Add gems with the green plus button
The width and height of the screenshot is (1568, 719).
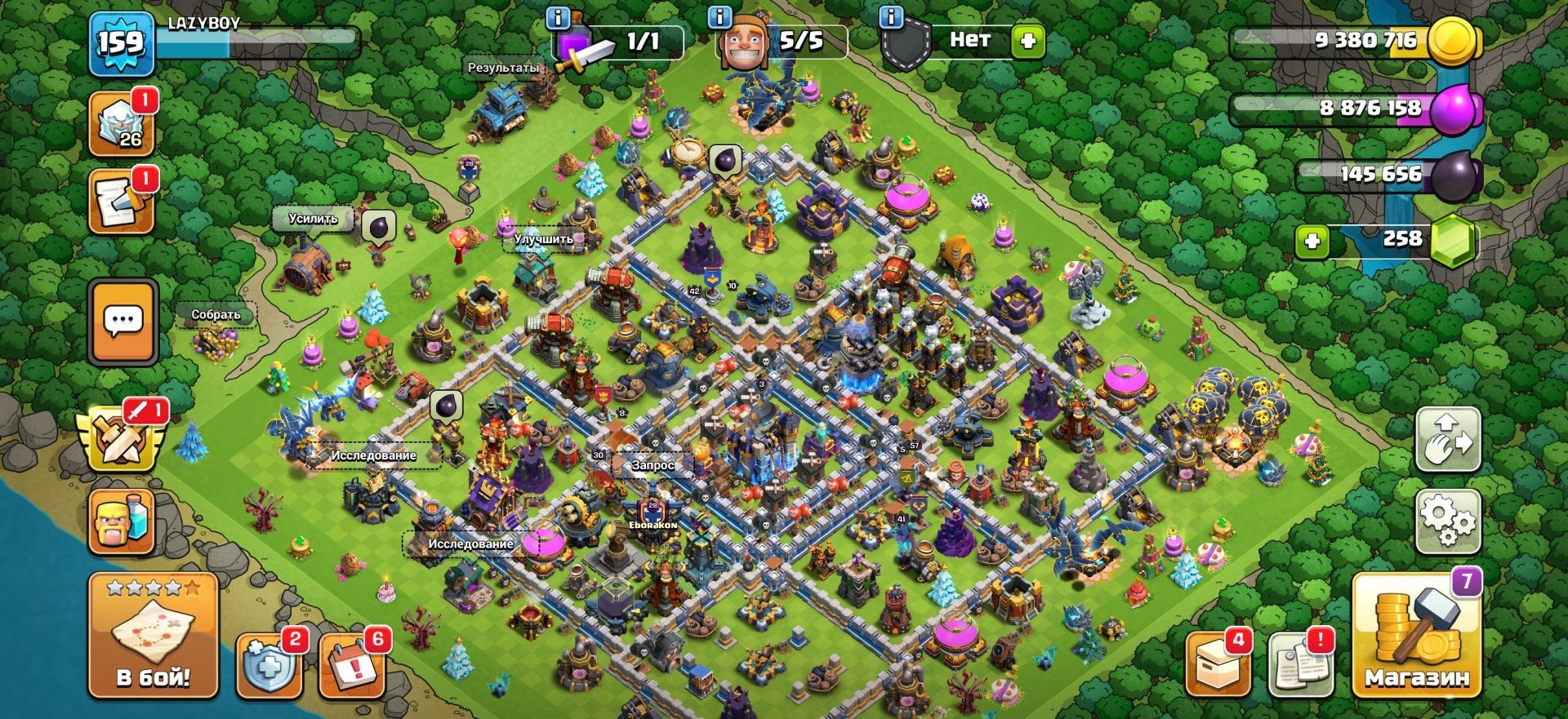[1312, 242]
